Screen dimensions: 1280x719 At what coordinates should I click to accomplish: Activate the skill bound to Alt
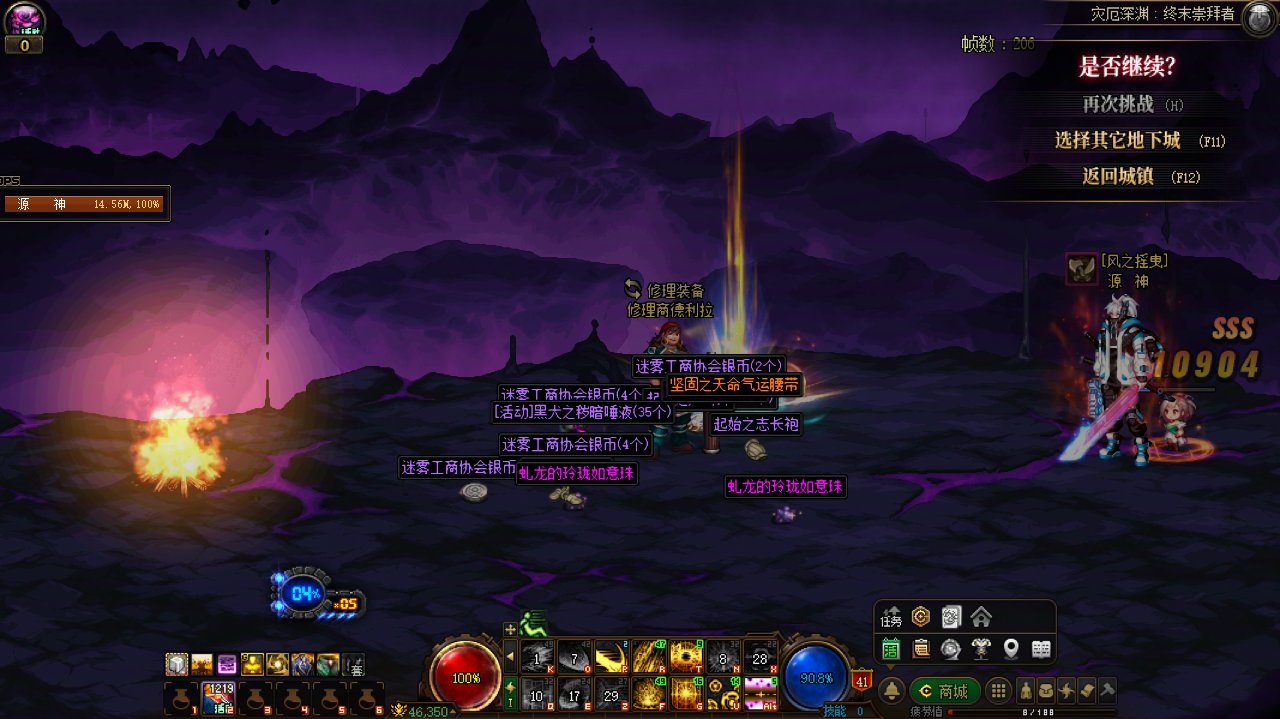click(761, 693)
